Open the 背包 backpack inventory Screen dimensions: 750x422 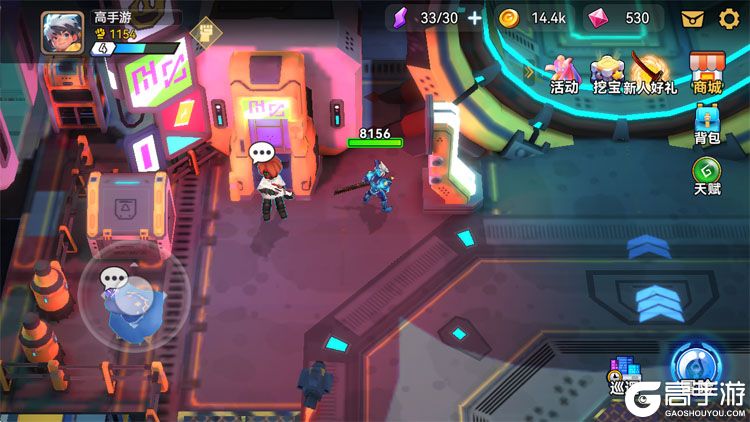[707, 127]
